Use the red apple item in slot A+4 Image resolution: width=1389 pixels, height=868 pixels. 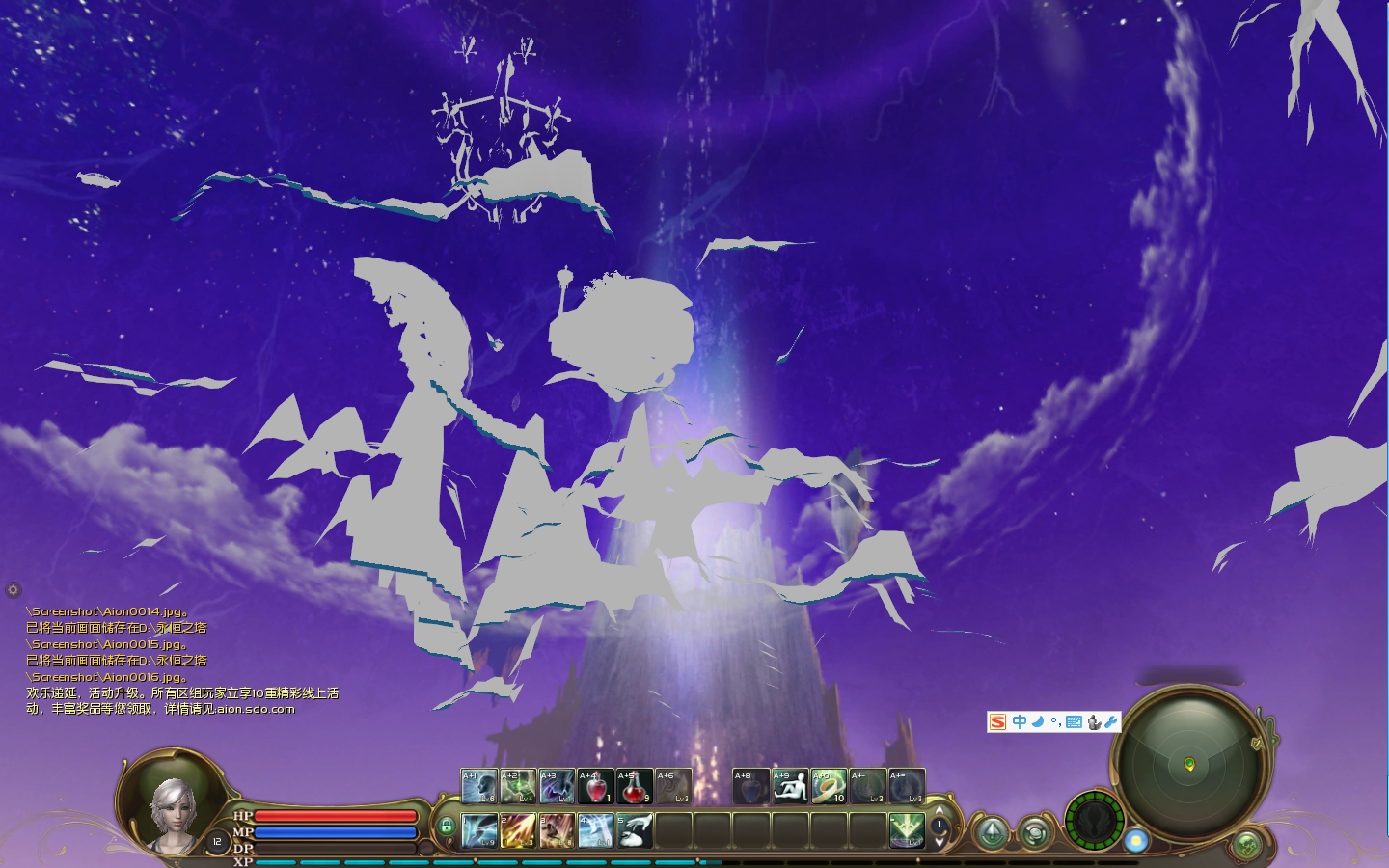pyautogui.click(x=595, y=787)
